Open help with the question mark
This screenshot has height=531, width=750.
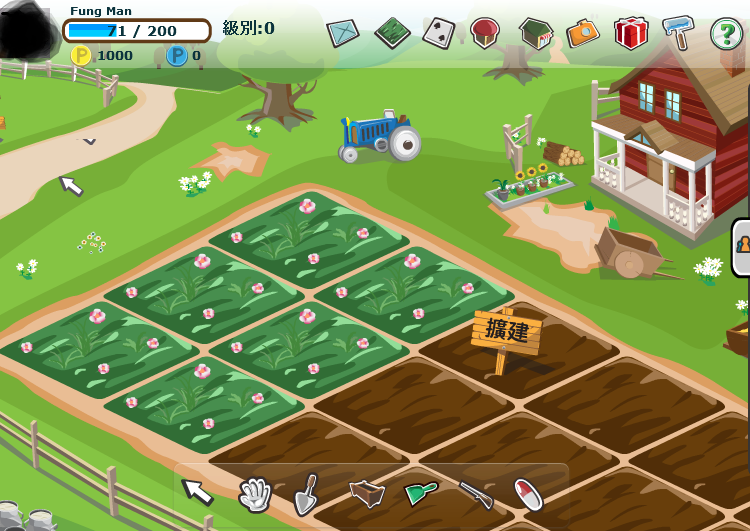726,33
